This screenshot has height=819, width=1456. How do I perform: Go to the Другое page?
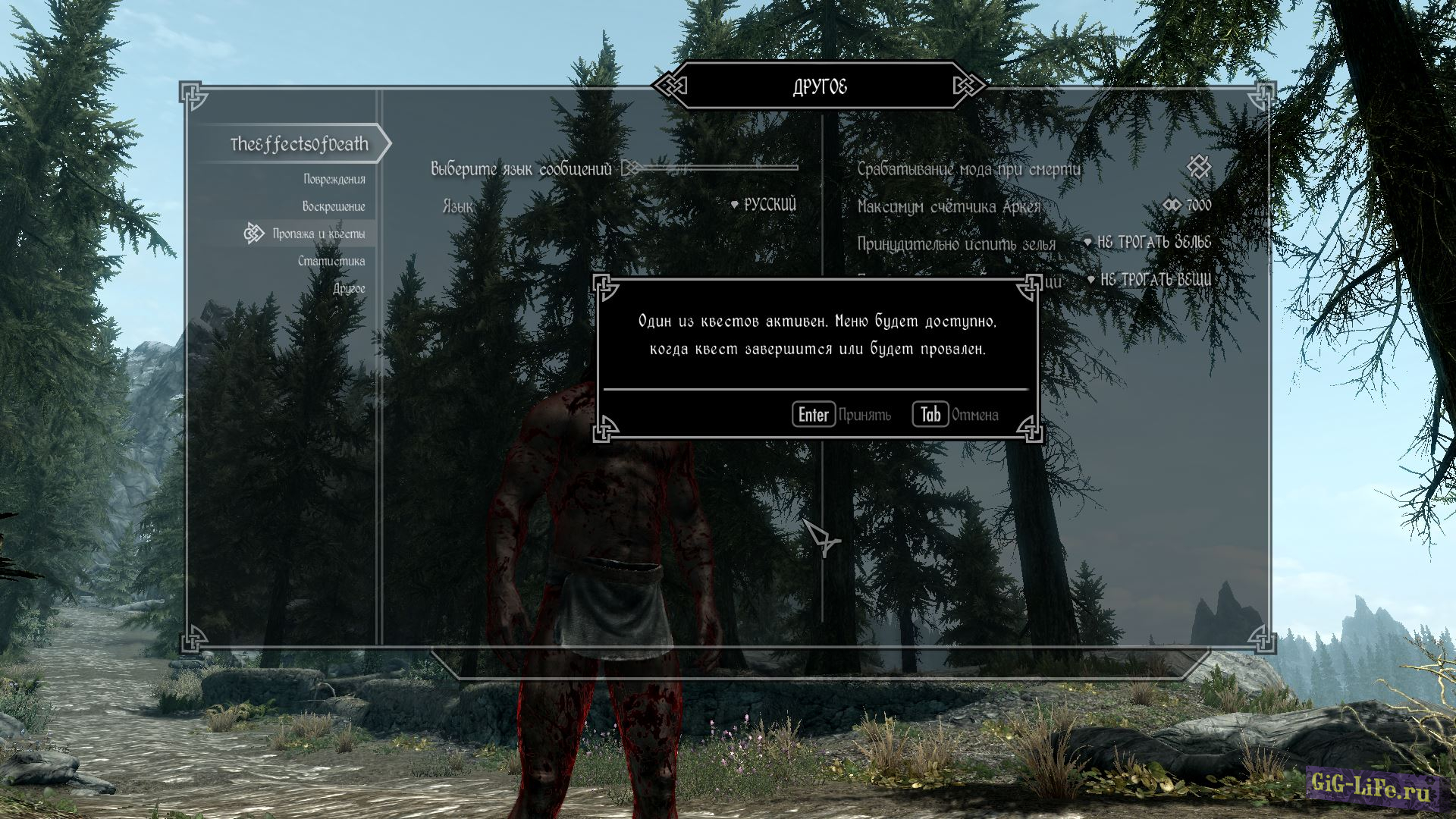pyautogui.click(x=349, y=288)
